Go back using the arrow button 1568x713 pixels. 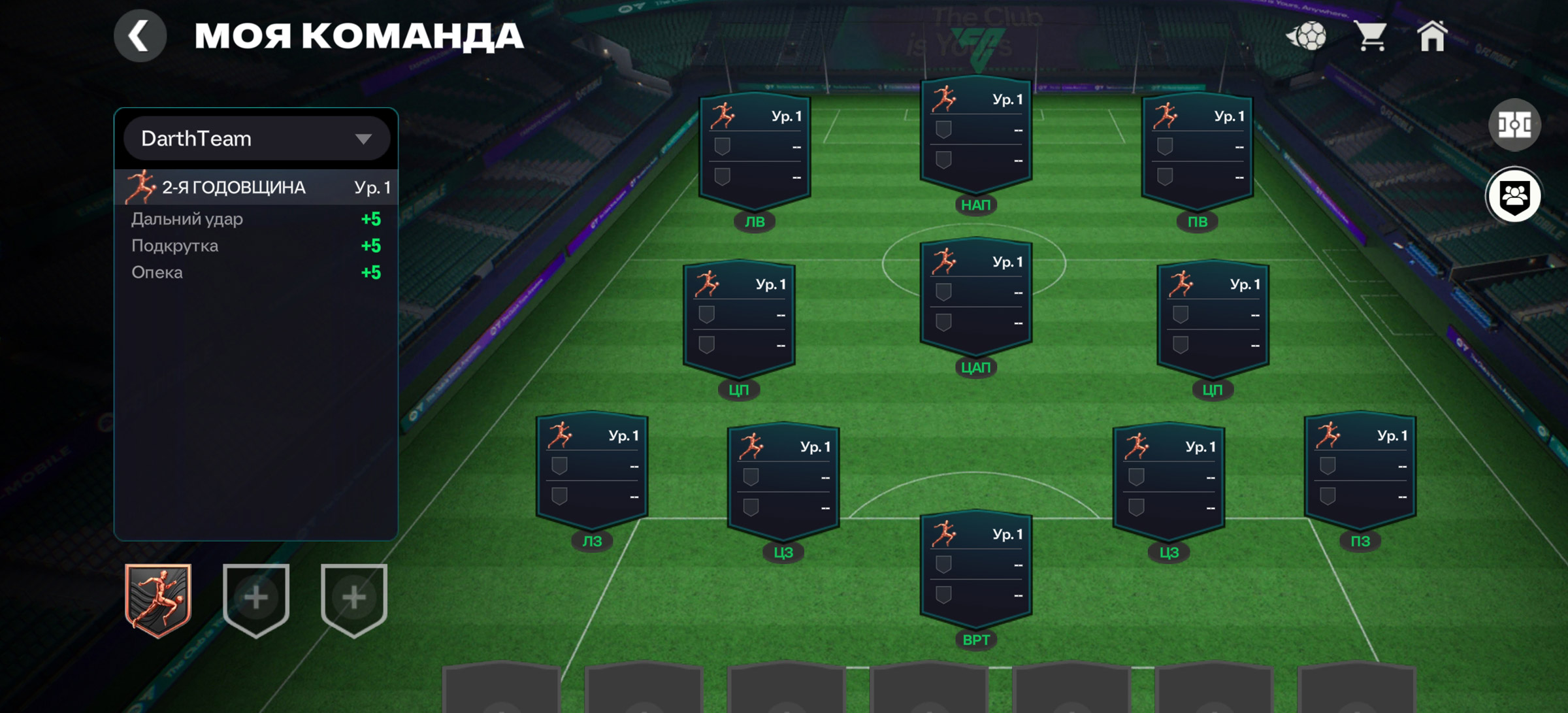click(x=140, y=36)
